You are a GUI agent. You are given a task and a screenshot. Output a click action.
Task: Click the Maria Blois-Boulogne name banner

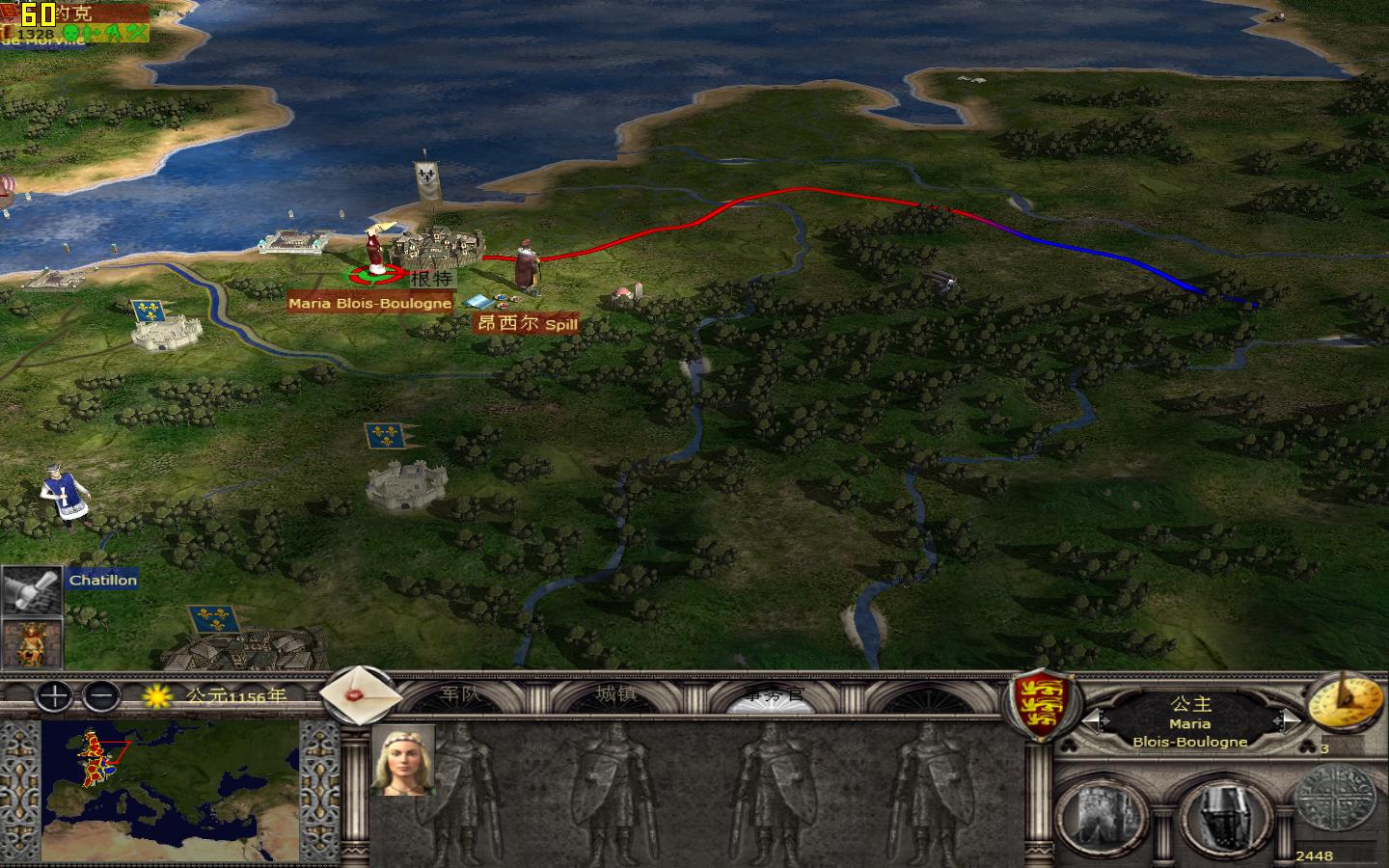tap(368, 302)
